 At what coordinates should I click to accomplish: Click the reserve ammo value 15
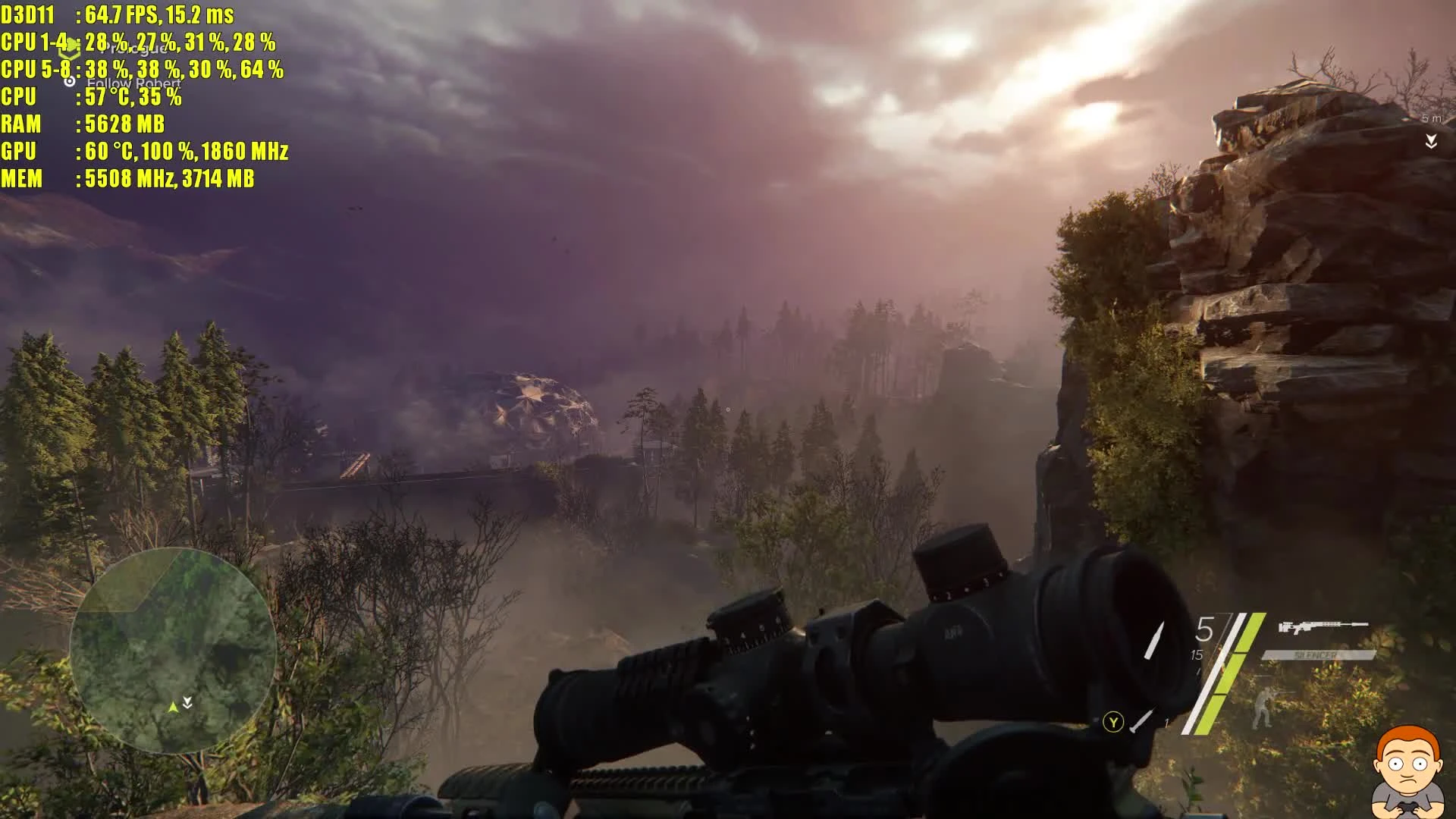tap(1196, 654)
